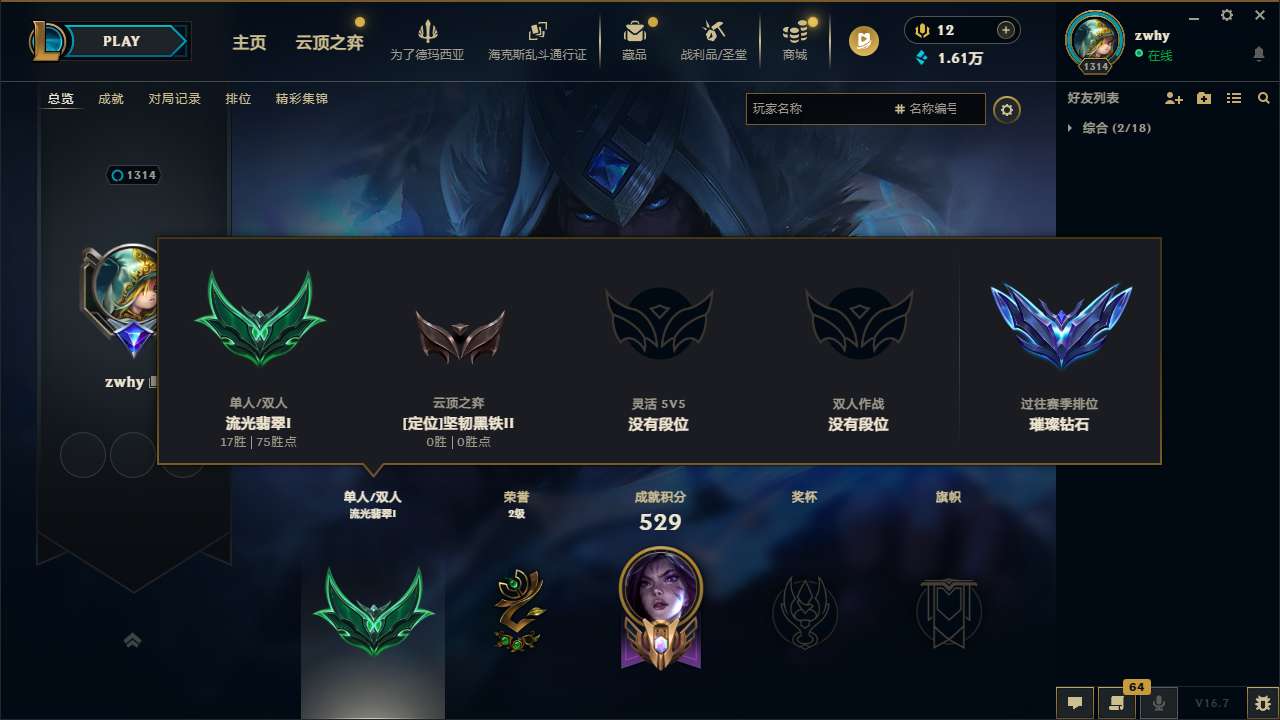Switch to the 对局记录 tab
The width and height of the screenshot is (1280, 720).
coord(175,98)
